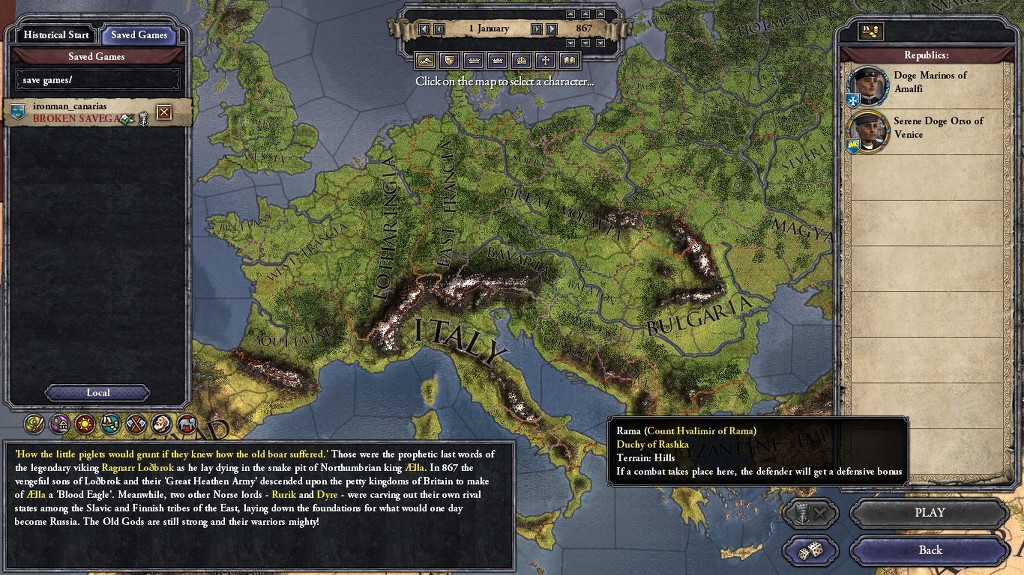The width and height of the screenshot is (1024, 575).
Task: Switch to the Historical Start tab
Action: [x=58, y=35]
